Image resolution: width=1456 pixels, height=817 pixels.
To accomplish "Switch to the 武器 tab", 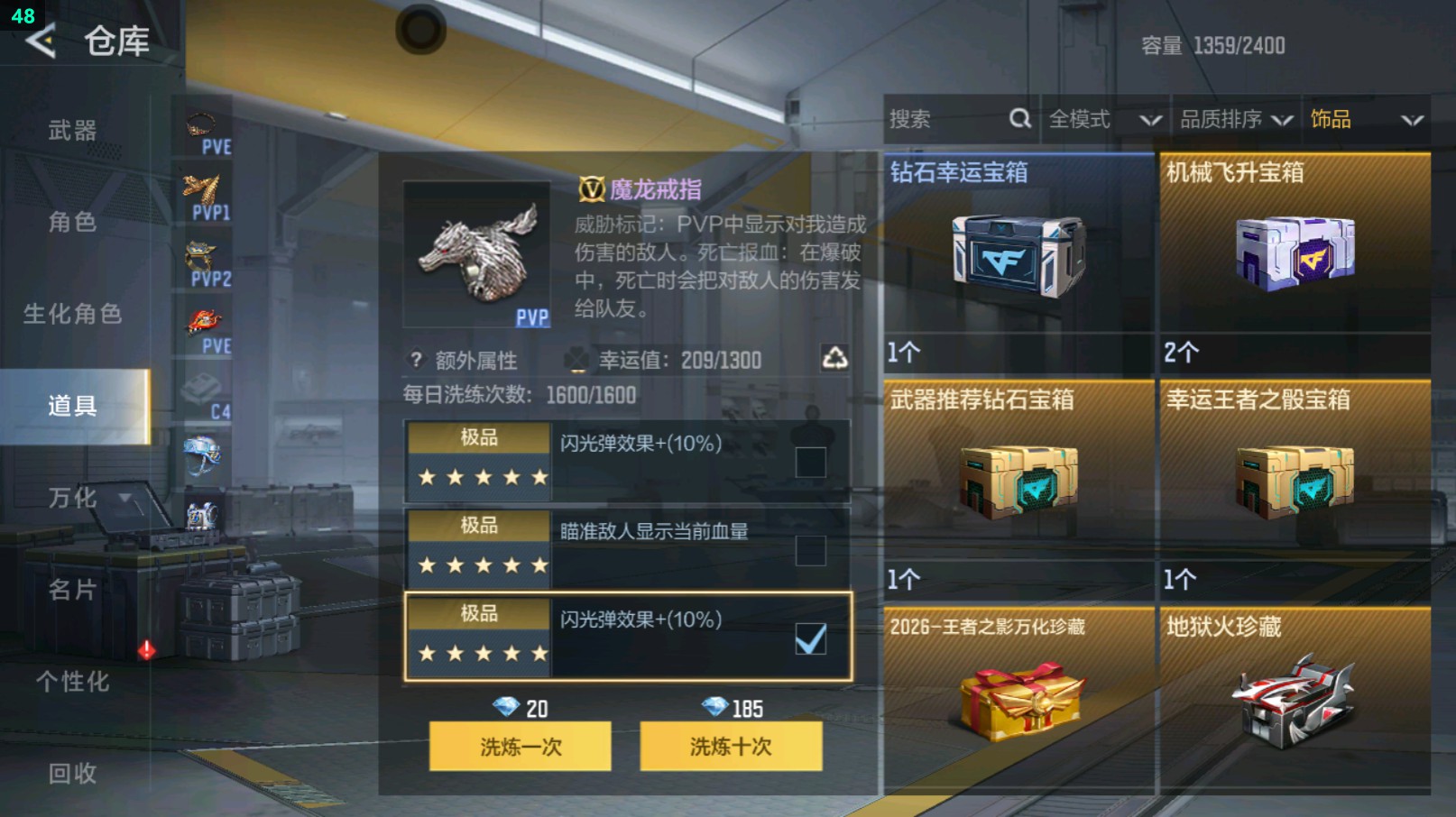I will [x=72, y=130].
